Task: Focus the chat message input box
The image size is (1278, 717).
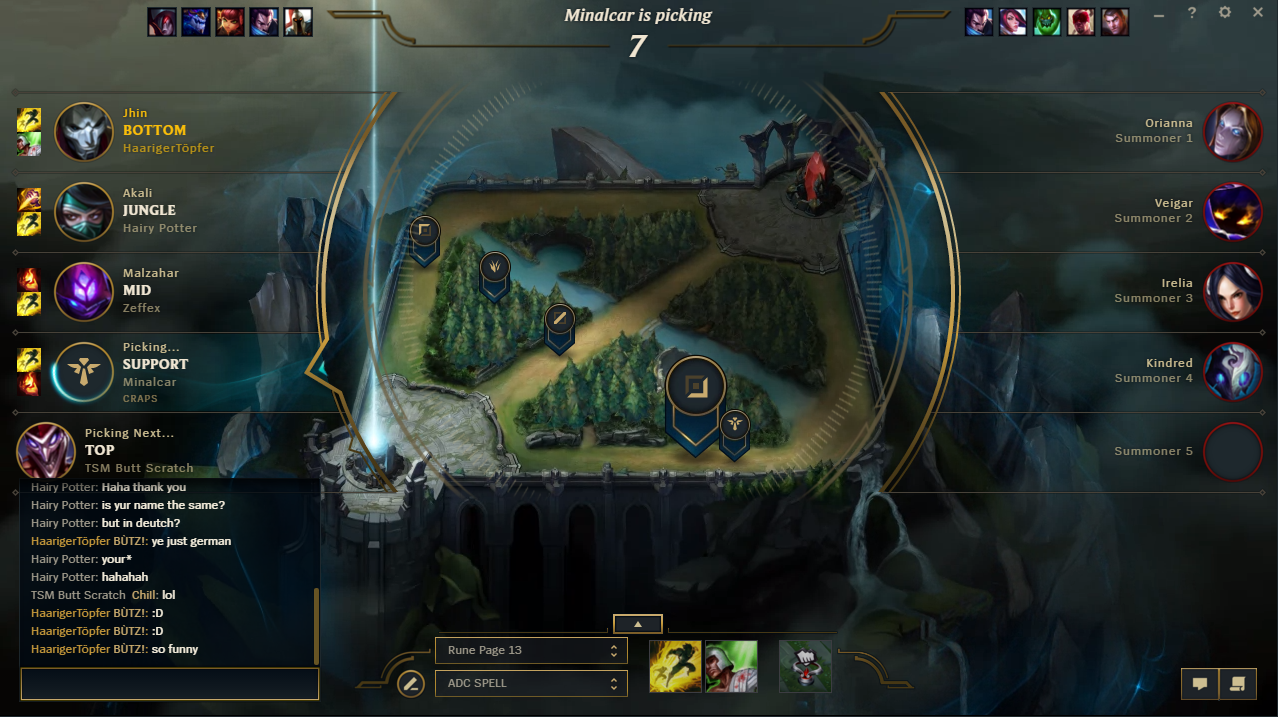Action: [x=169, y=684]
